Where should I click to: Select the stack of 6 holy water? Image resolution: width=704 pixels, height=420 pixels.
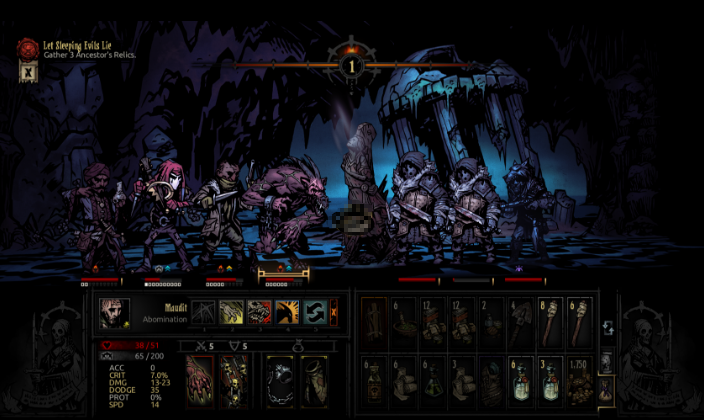pyautogui.click(x=523, y=380)
